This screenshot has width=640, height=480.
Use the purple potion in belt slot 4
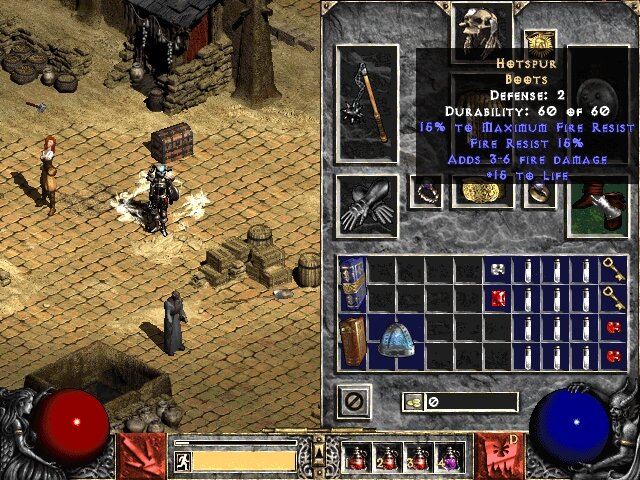449,458
